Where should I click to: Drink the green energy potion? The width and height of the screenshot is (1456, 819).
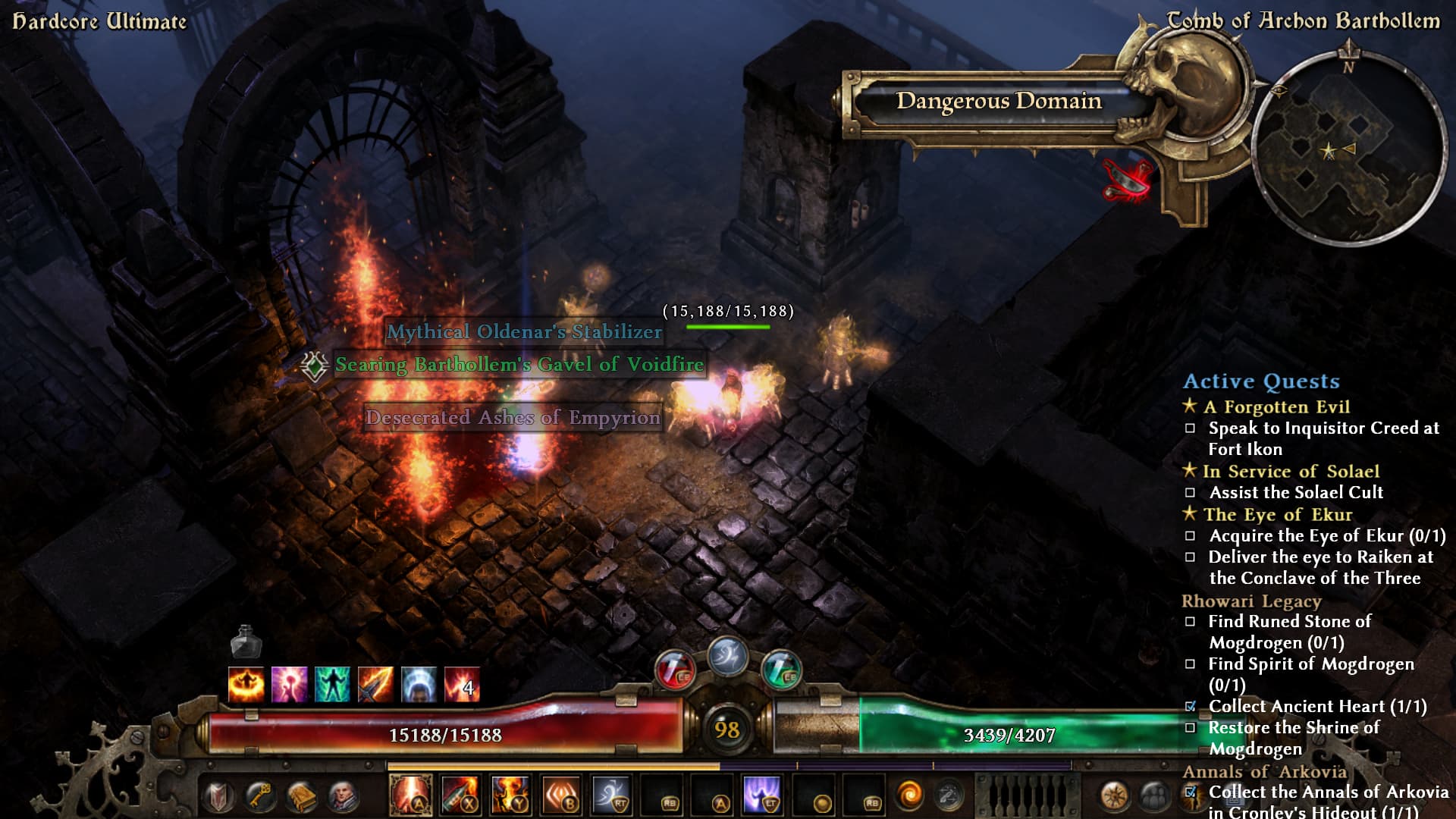click(780, 670)
